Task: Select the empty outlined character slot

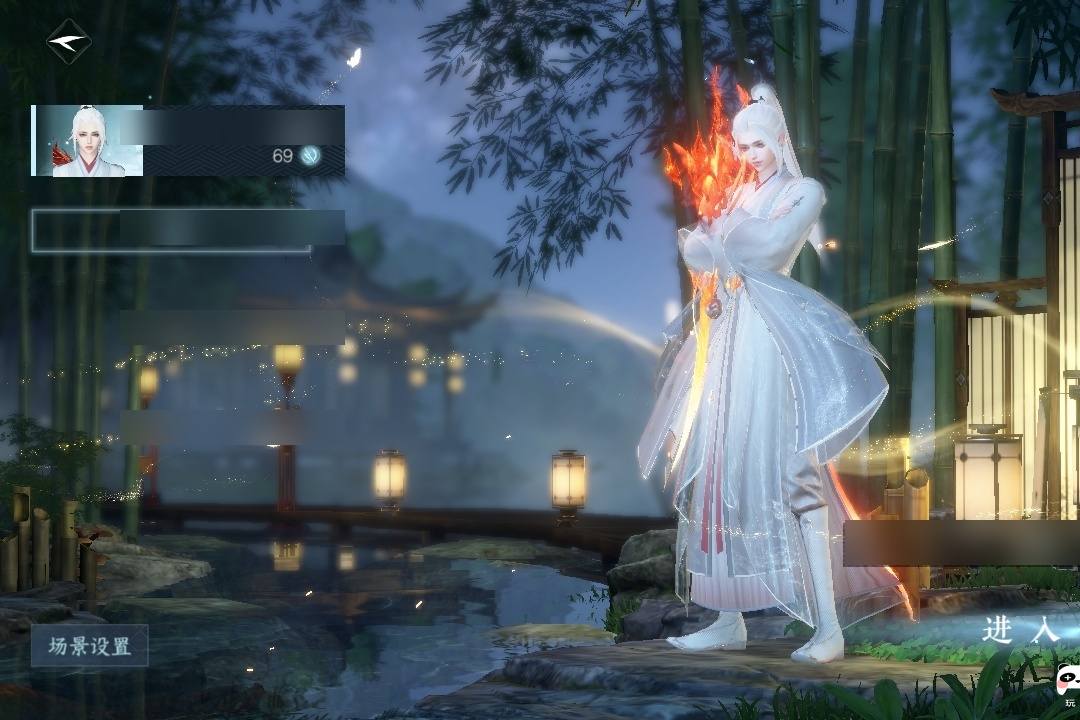Action: [188, 230]
